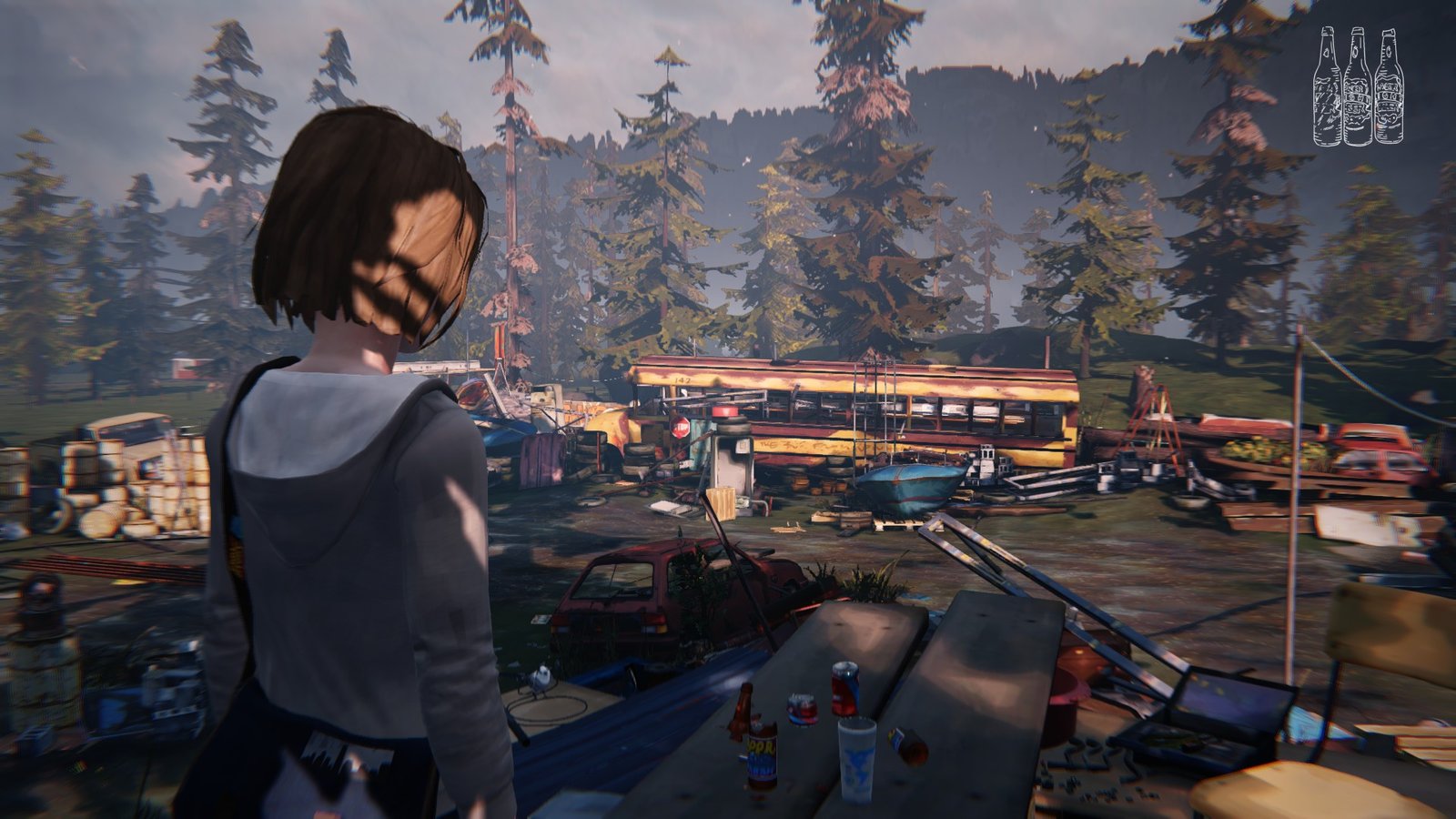Click the bottle collection tracker outline

pos(1357,87)
